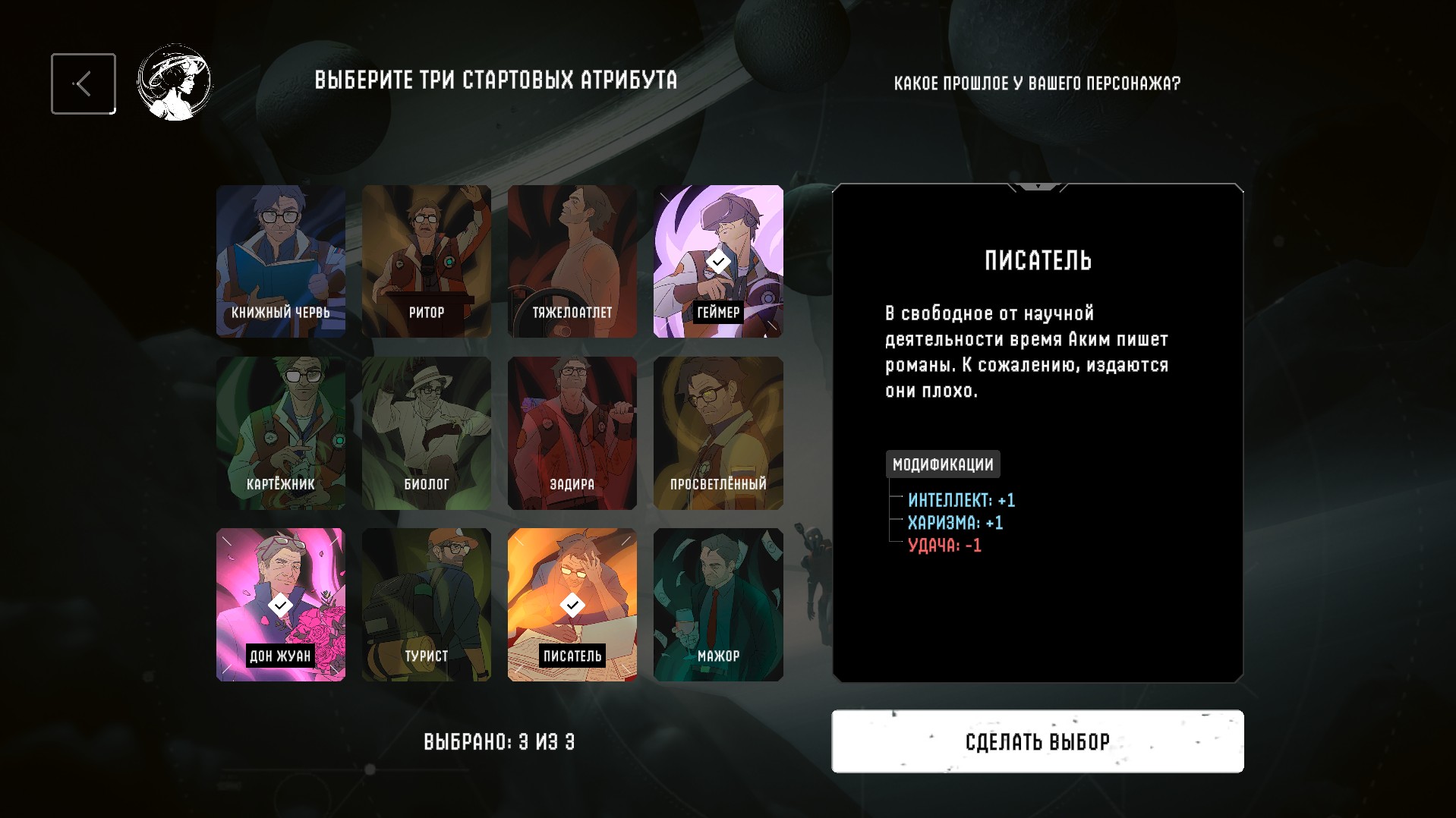This screenshot has width=1456, height=818.
Task: Choose the Биолог attribute card
Action: (427, 433)
